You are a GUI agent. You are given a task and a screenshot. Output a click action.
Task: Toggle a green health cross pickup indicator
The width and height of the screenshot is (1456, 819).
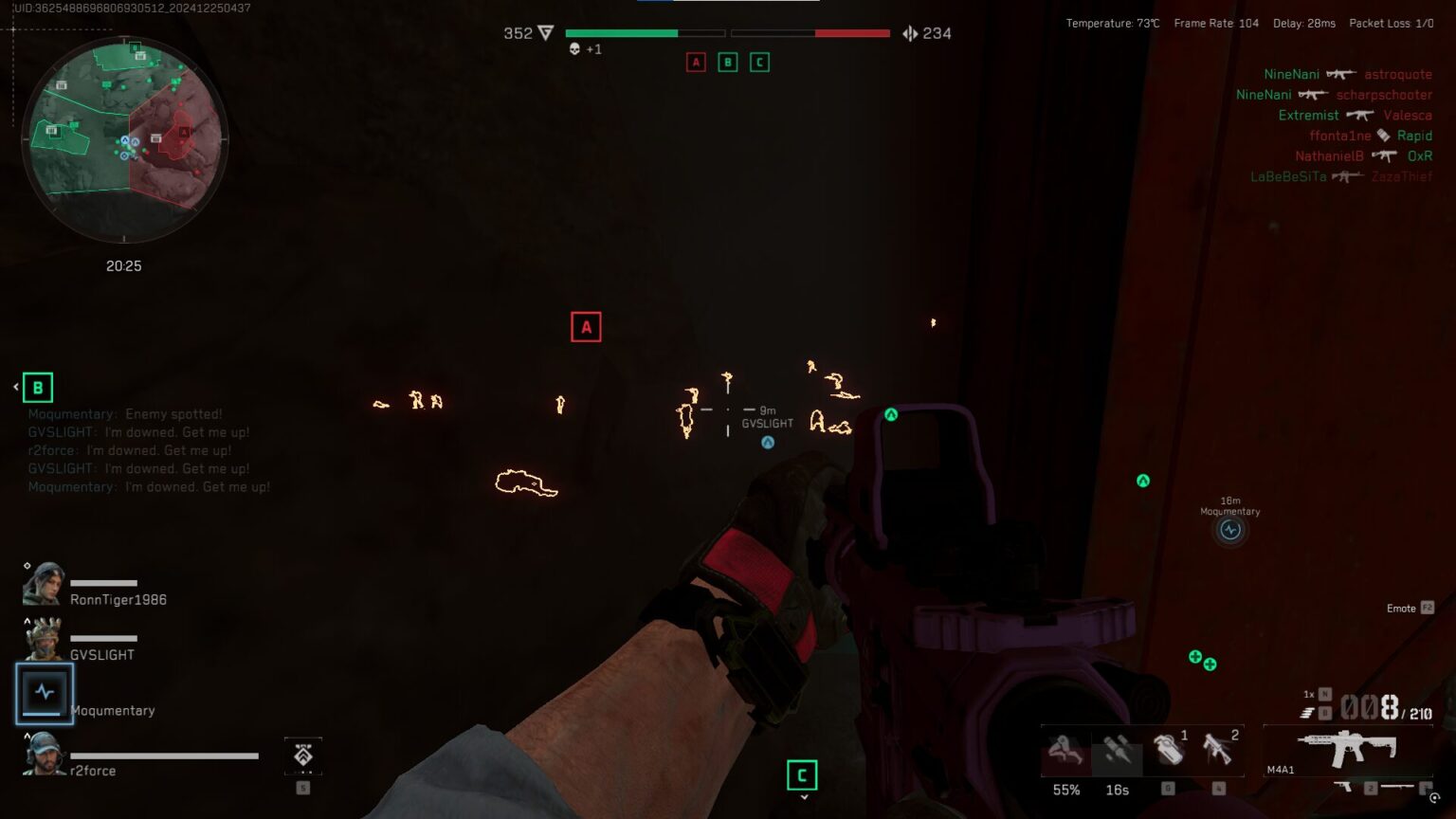[1193, 655]
